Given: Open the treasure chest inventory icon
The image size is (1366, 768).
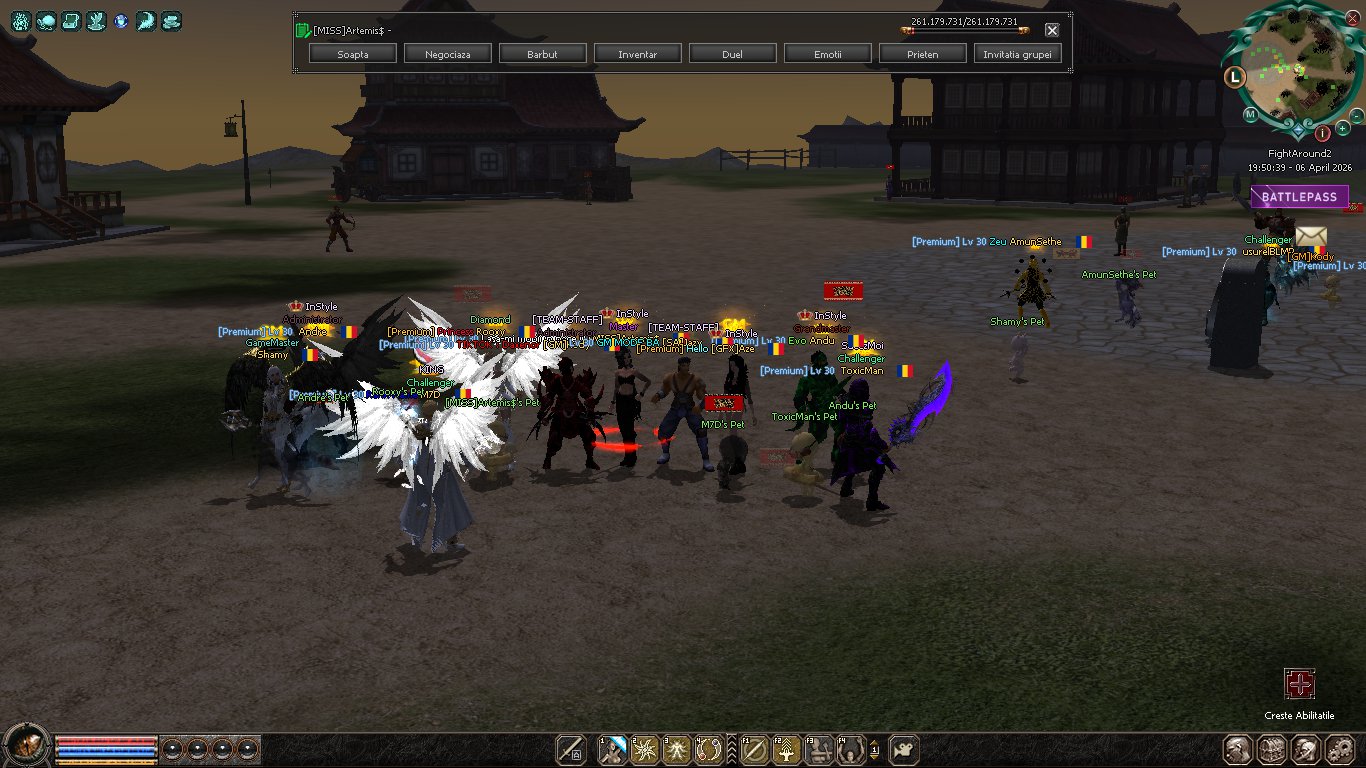Looking at the screenshot, I should pyautogui.click(x=1271, y=749).
